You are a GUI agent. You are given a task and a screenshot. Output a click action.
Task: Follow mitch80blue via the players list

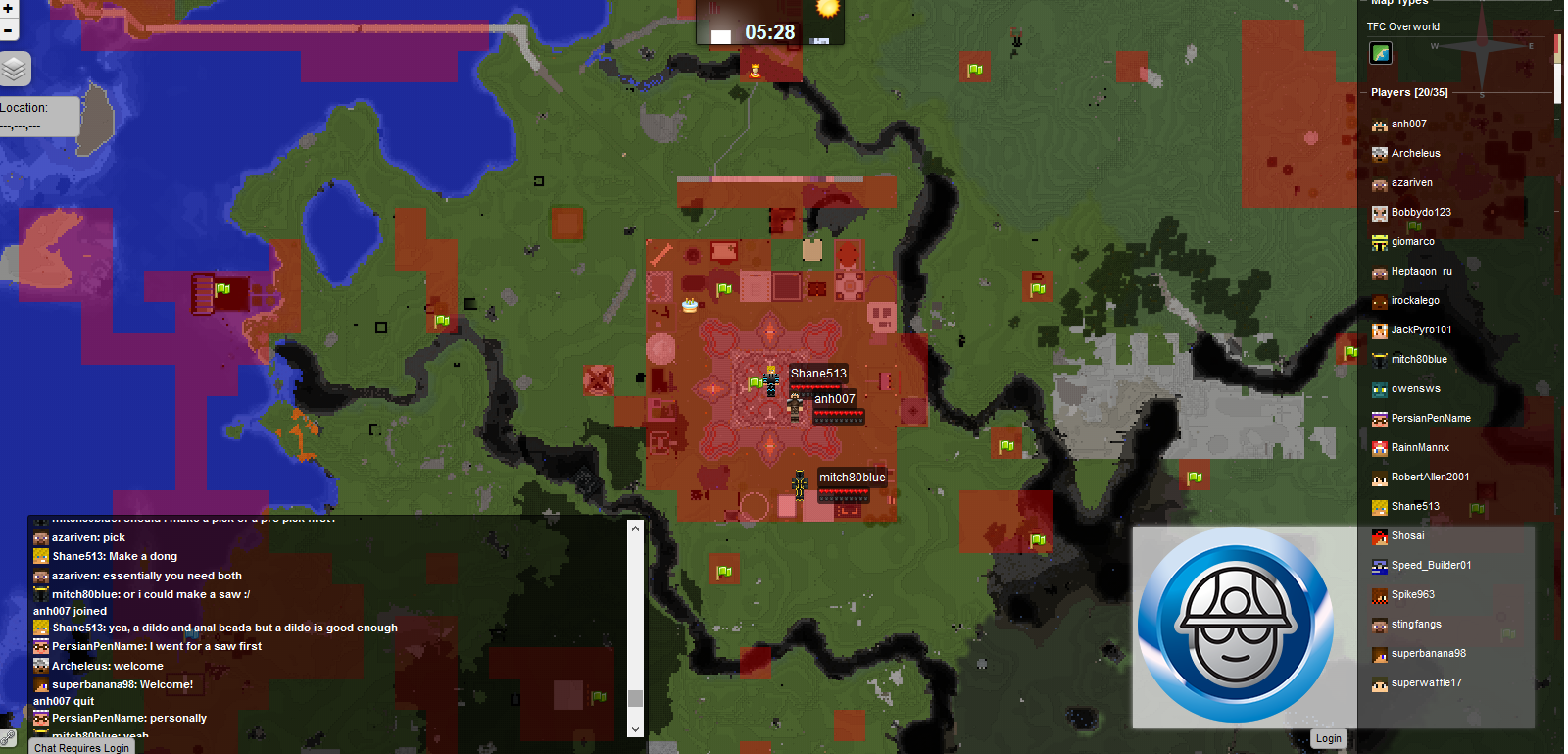coord(1418,360)
